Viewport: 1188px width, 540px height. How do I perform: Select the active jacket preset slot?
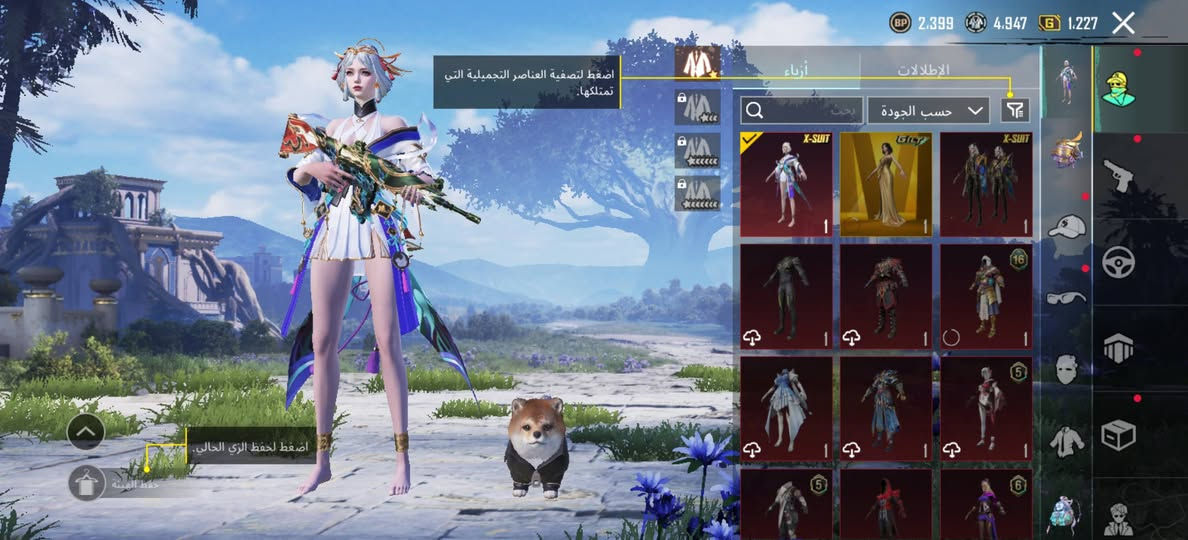[x=697, y=63]
